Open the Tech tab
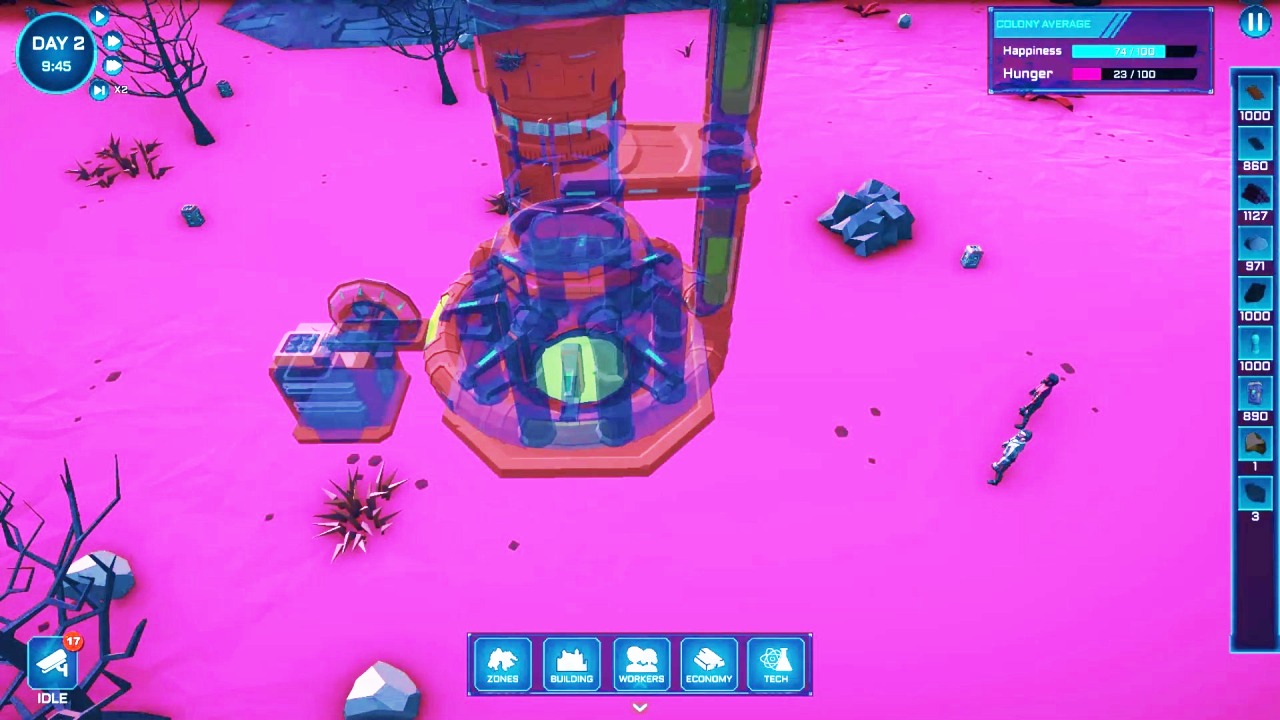The height and width of the screenshot is (720, 1280). coord(776,663)
